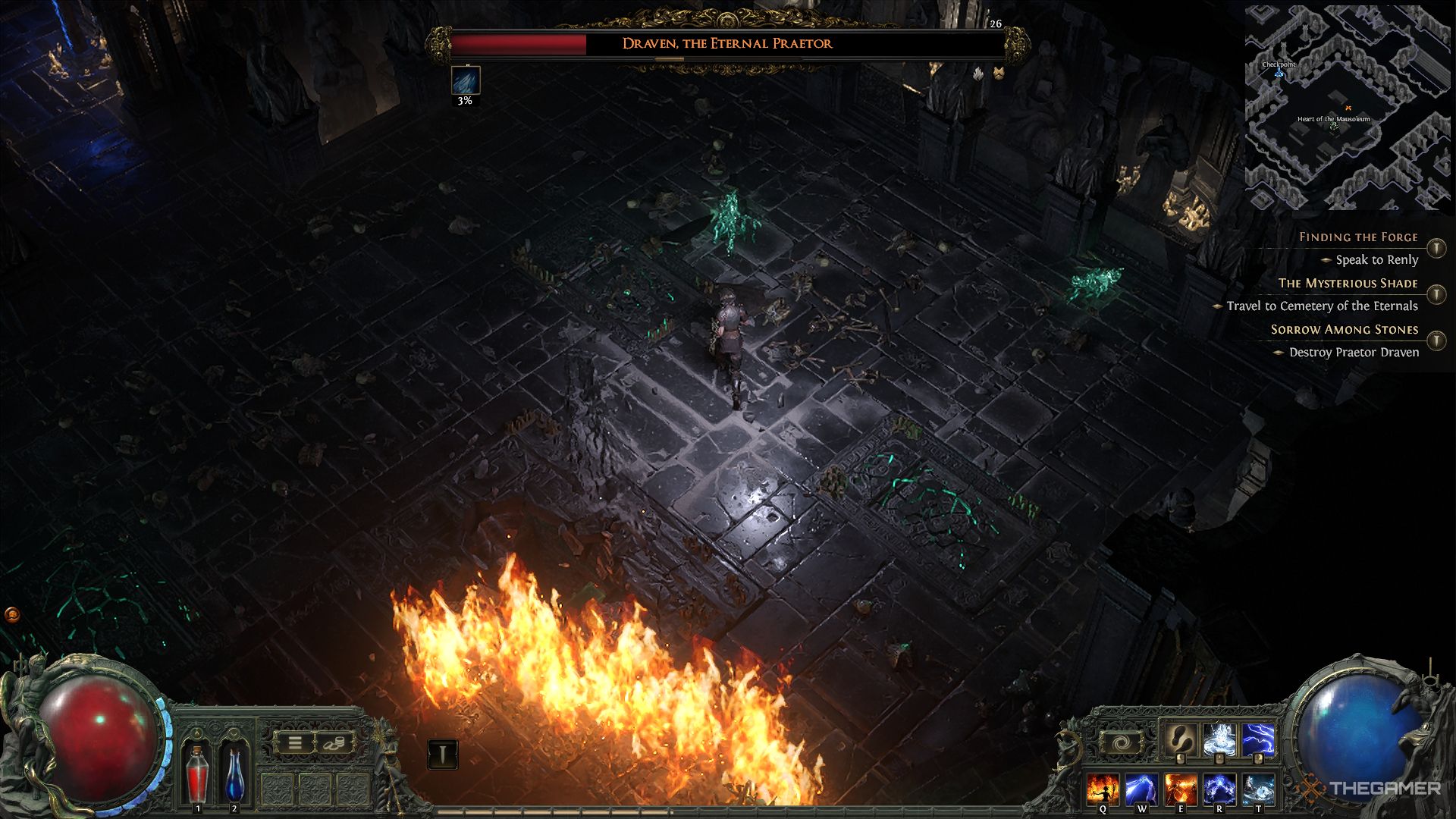The image size is (1456, 819).
Task: Cast the blue spark skill on R
Action: [x=1219, y=789]
